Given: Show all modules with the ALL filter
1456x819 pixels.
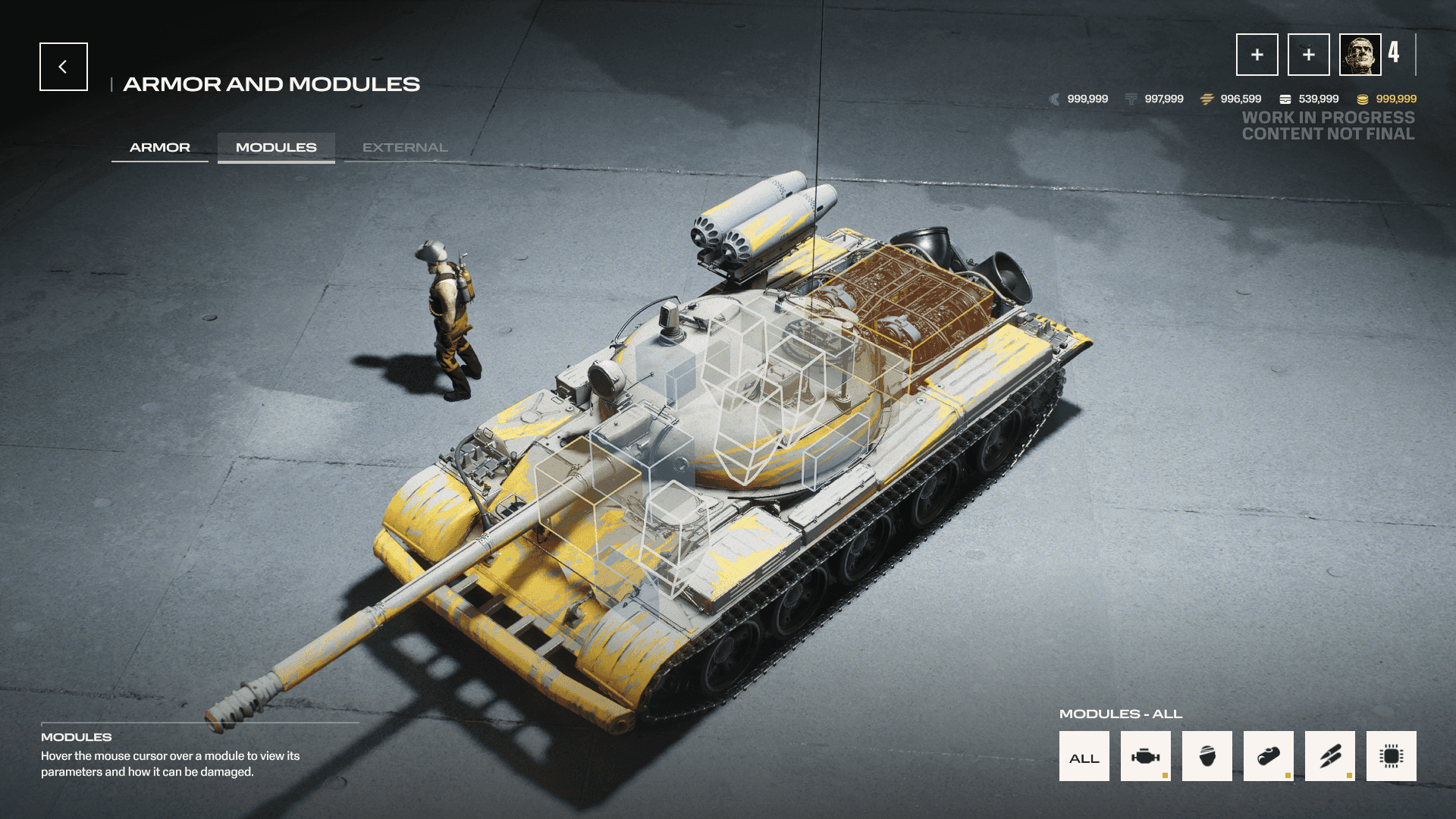Looking at the screenshot, I should click(x=1084, y=756).
